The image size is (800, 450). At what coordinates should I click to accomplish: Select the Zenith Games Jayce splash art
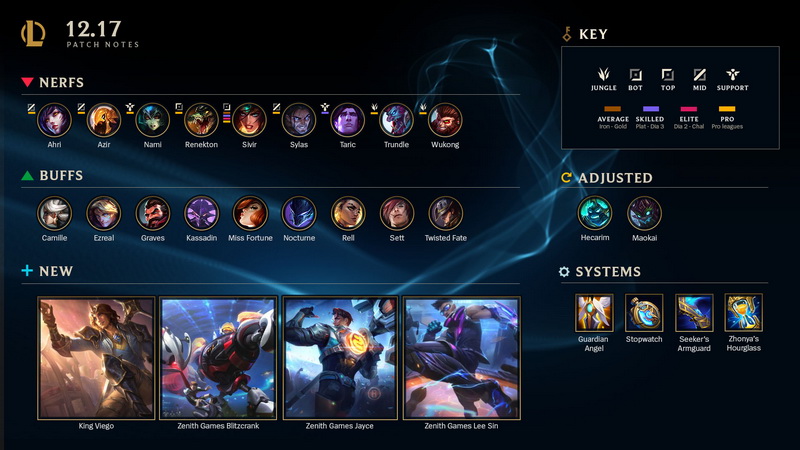[340, 357]
